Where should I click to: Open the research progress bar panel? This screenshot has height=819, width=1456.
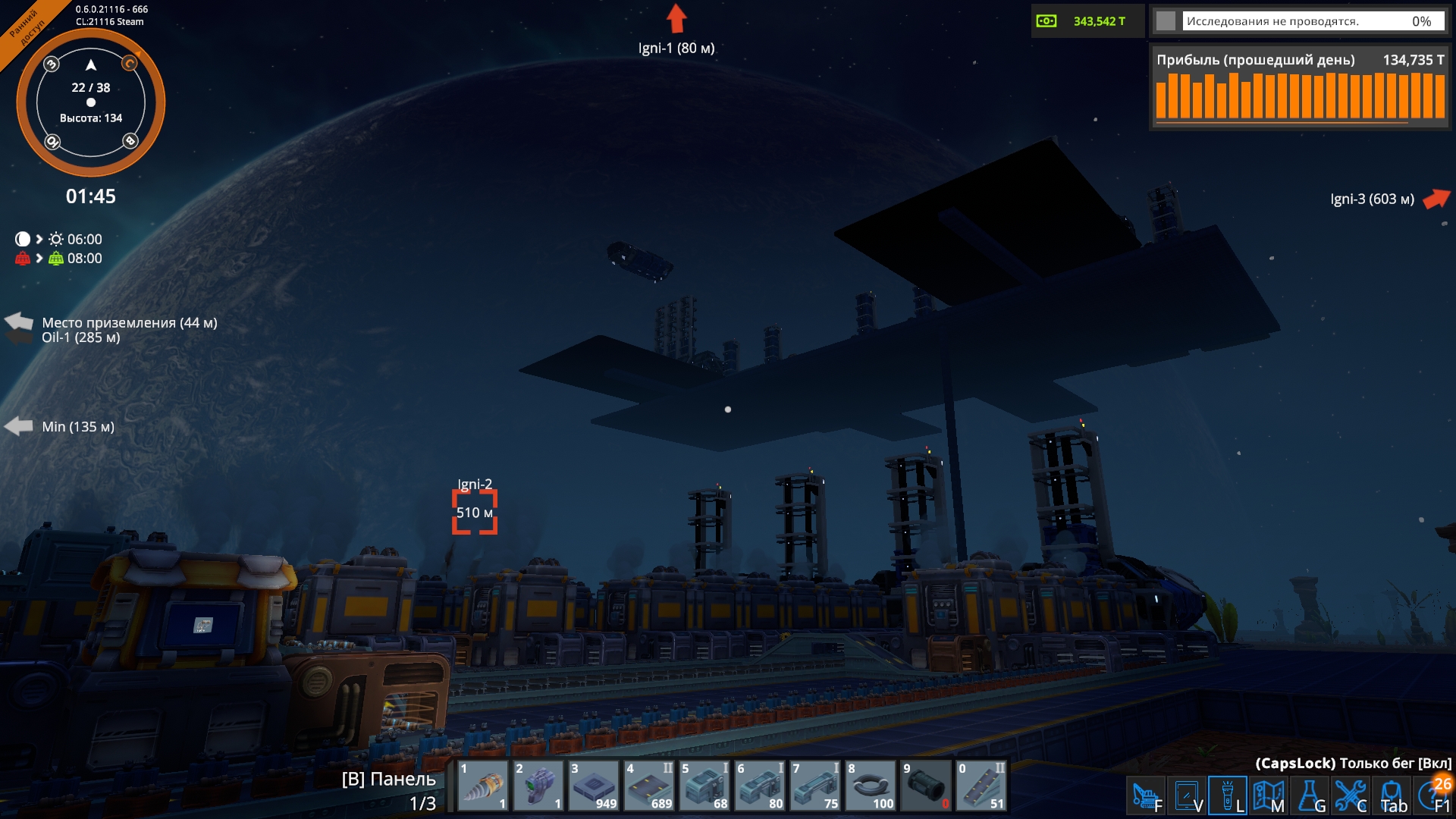coord(1299,21)
